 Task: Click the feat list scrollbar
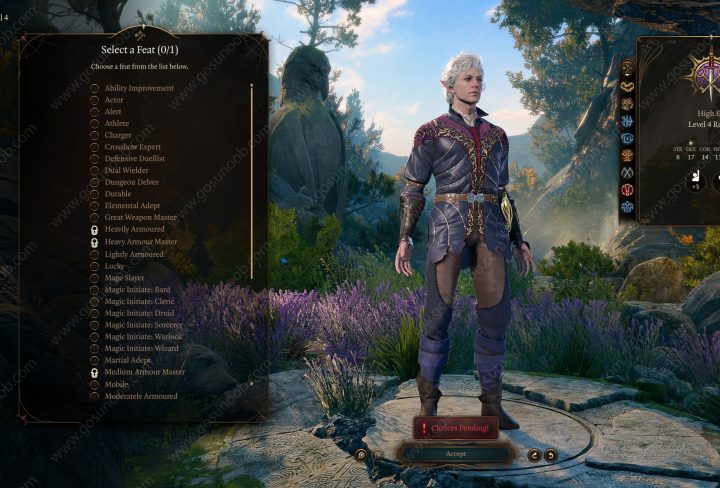tap(251, 180)
